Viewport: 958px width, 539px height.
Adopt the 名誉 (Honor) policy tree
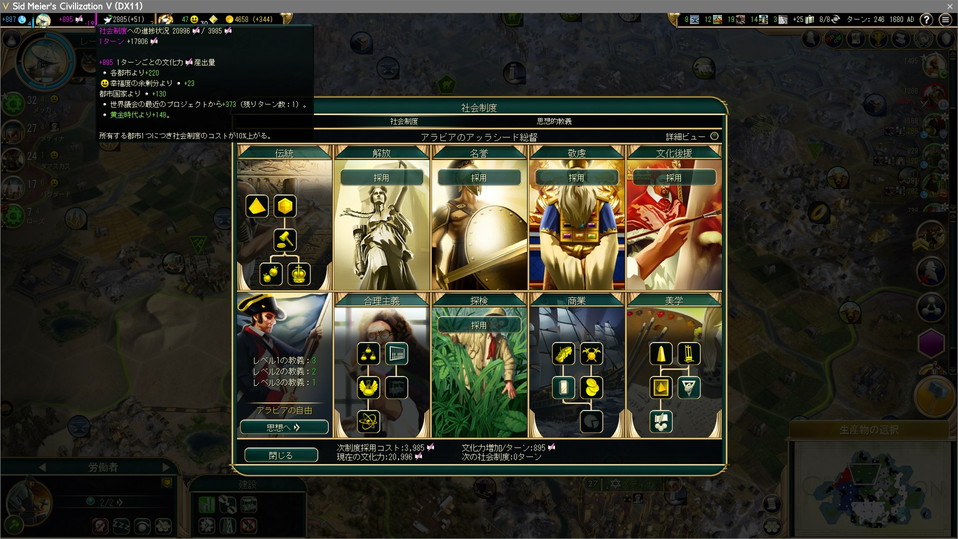point(478,177)
